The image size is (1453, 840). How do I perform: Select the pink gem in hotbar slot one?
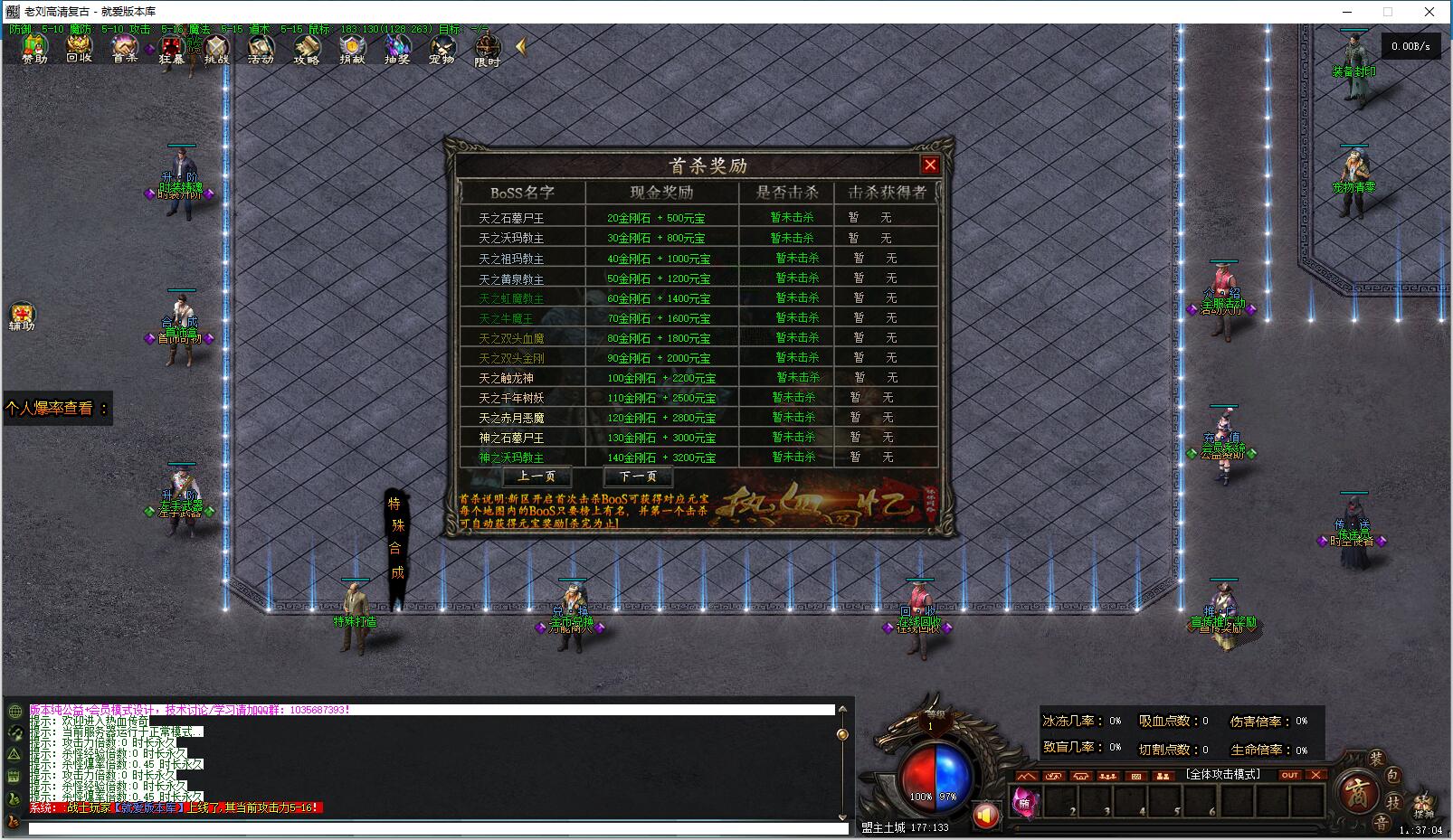(1025, 801)
